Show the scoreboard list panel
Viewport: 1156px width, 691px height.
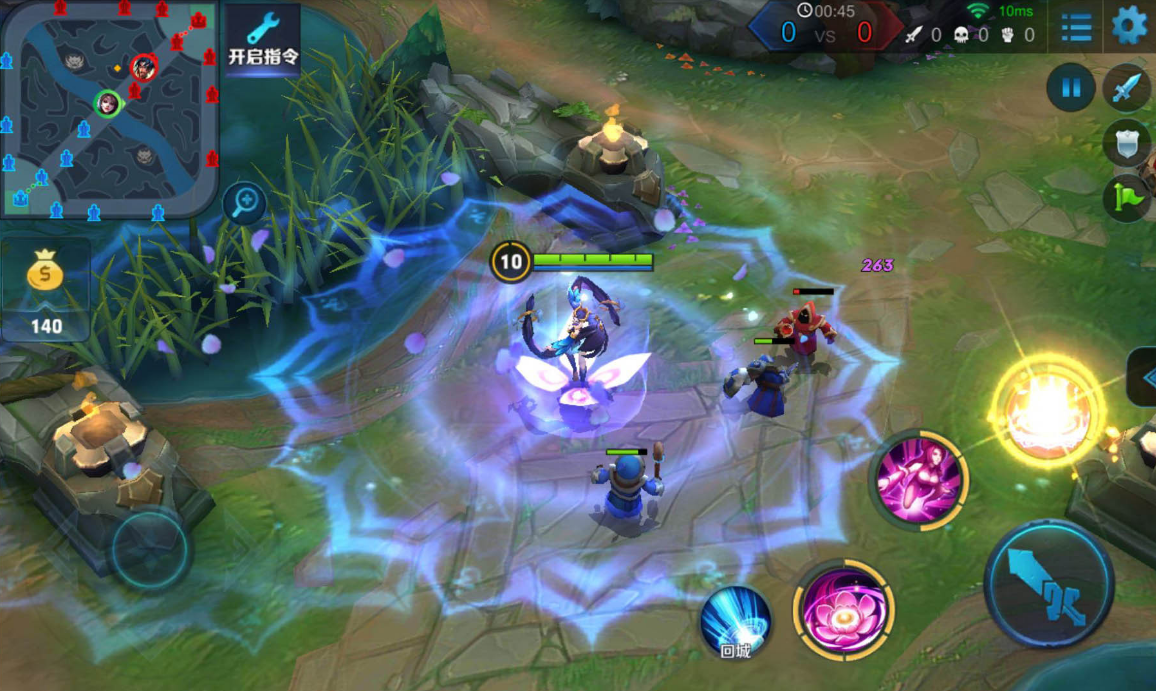(1076, 26)
